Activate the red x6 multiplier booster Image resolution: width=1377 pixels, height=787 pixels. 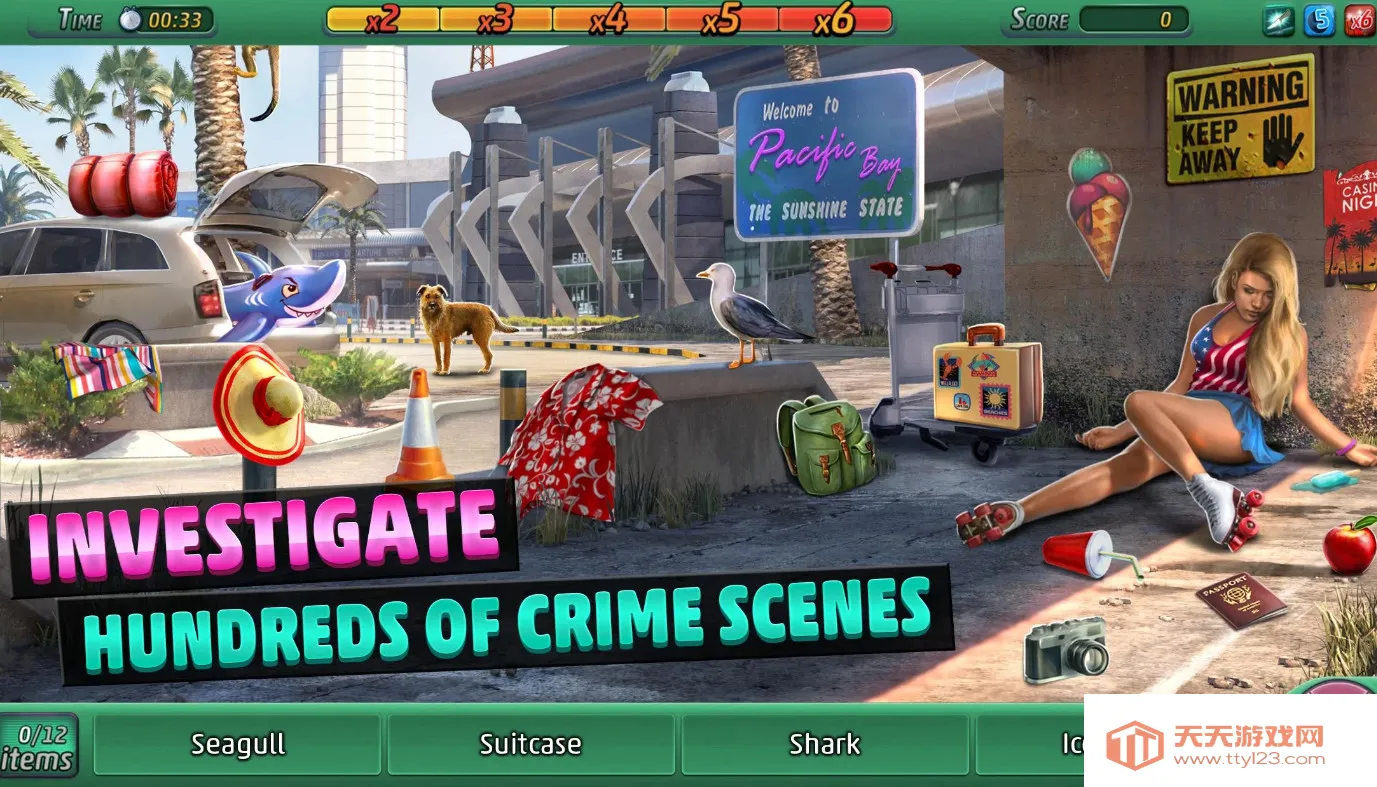(1359, 20)
